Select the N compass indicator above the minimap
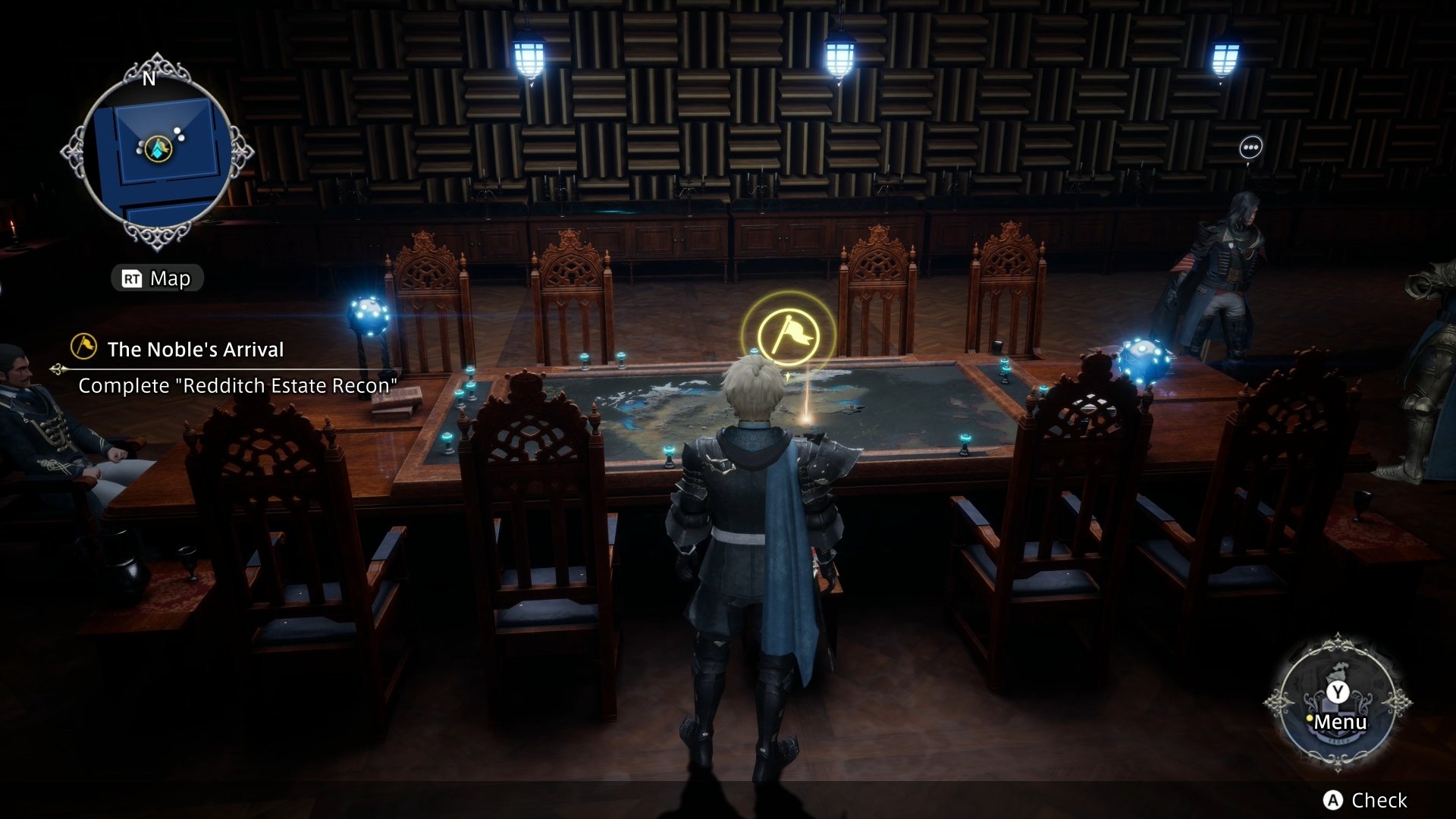The width and height of the screenshot is (1456, 819). tap(149, 78)
